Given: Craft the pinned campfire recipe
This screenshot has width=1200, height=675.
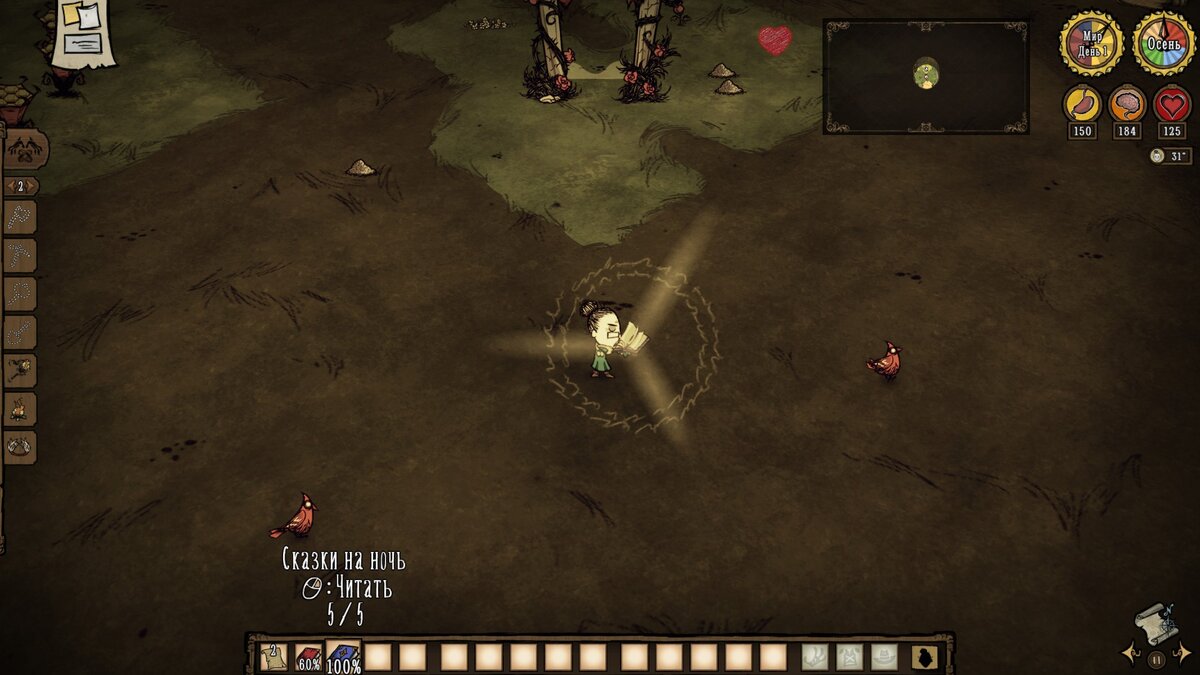Looking at the screenshot, I should 21,408.
